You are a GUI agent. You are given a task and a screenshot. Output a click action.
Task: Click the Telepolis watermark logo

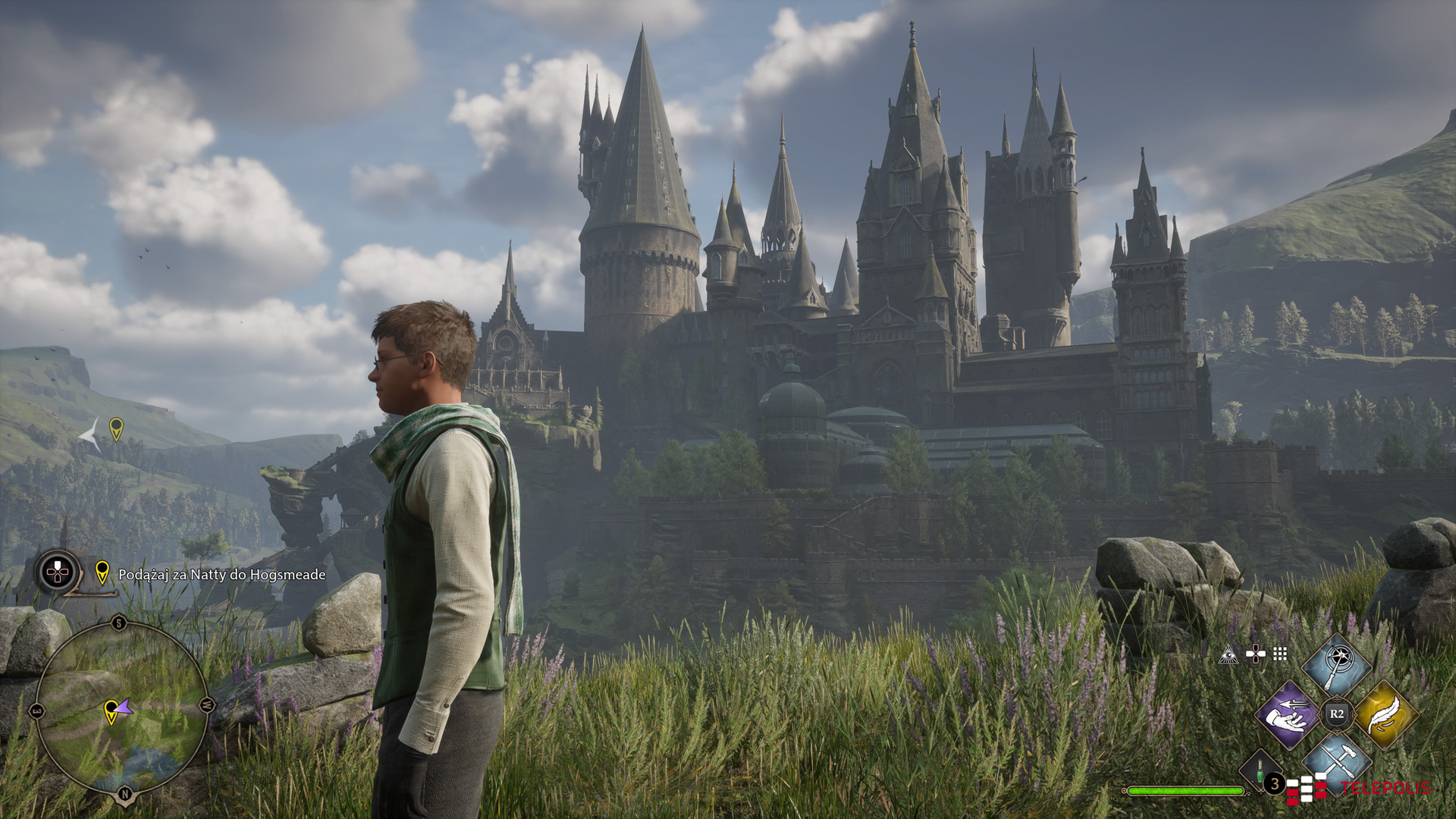pyautogui.click(x=1357, y=789)
